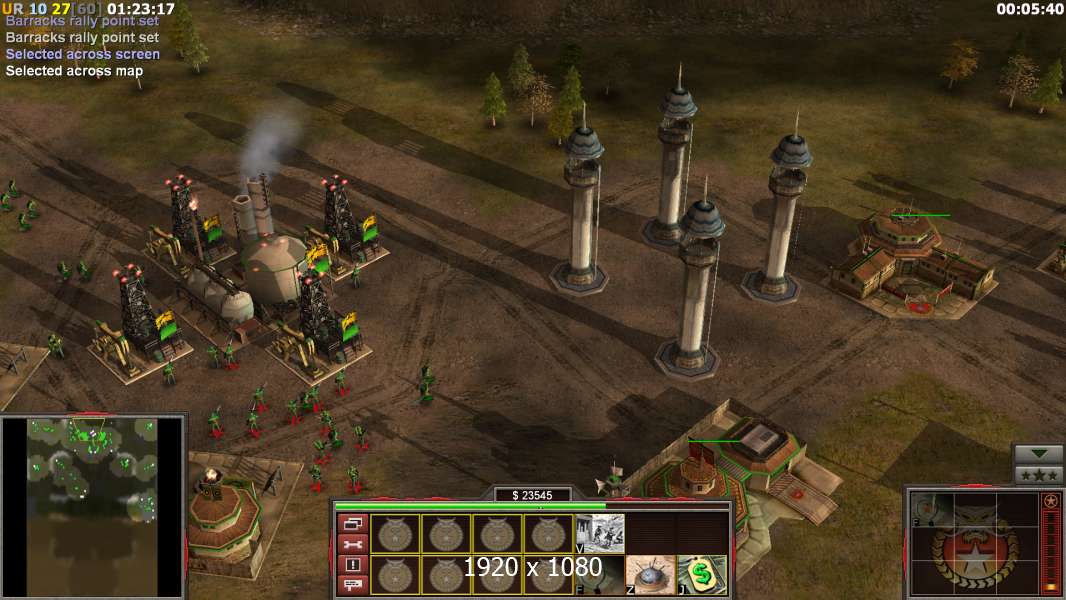The width and height of the screenshot is (1066, 600).
Task: Open the three-star generals powers button
Action: [x=1038, y=475]
